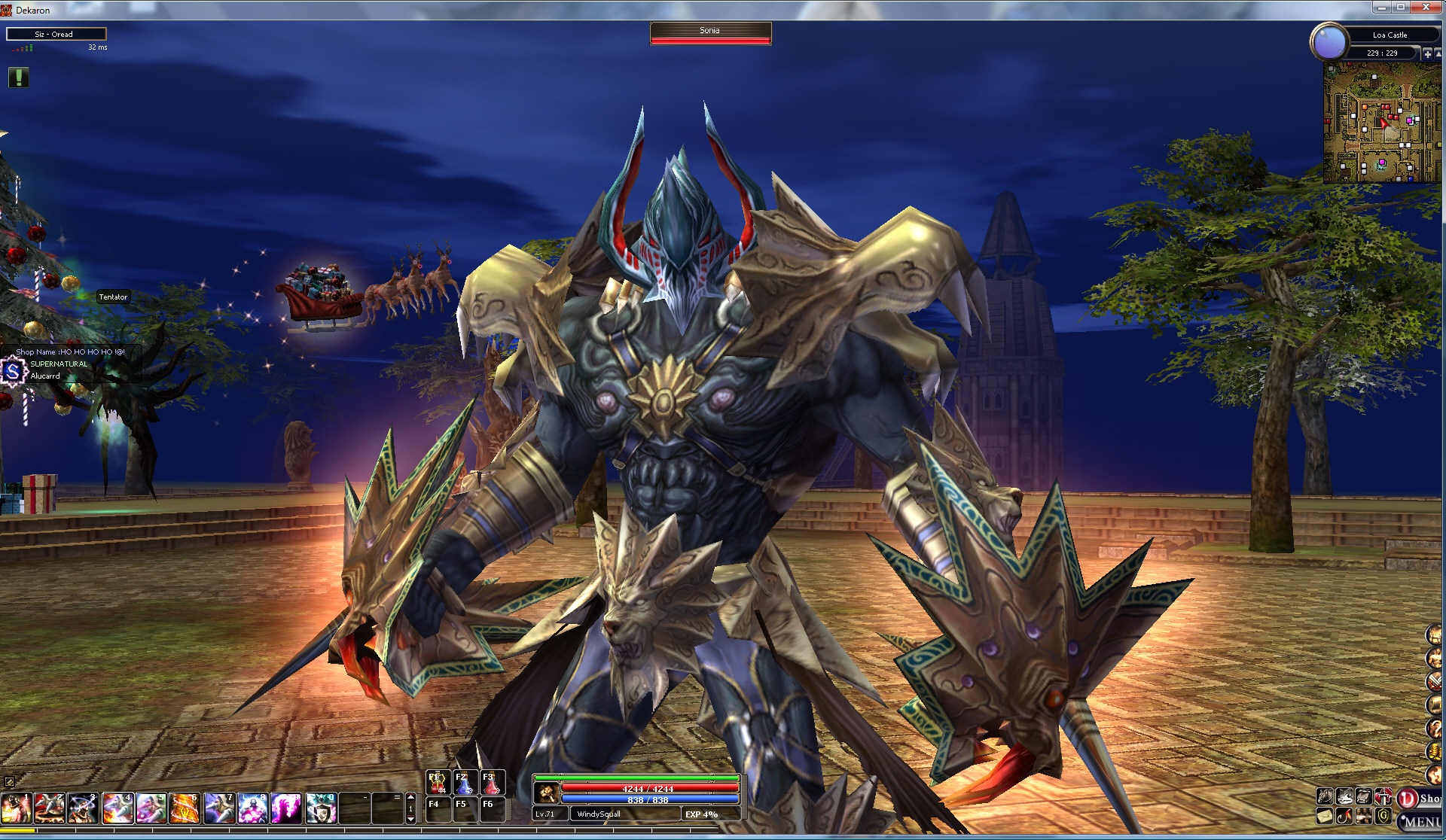Activate the fiery skill in slot 4
The height and width of the screenshot is (840, 1446).
(117, 808)
